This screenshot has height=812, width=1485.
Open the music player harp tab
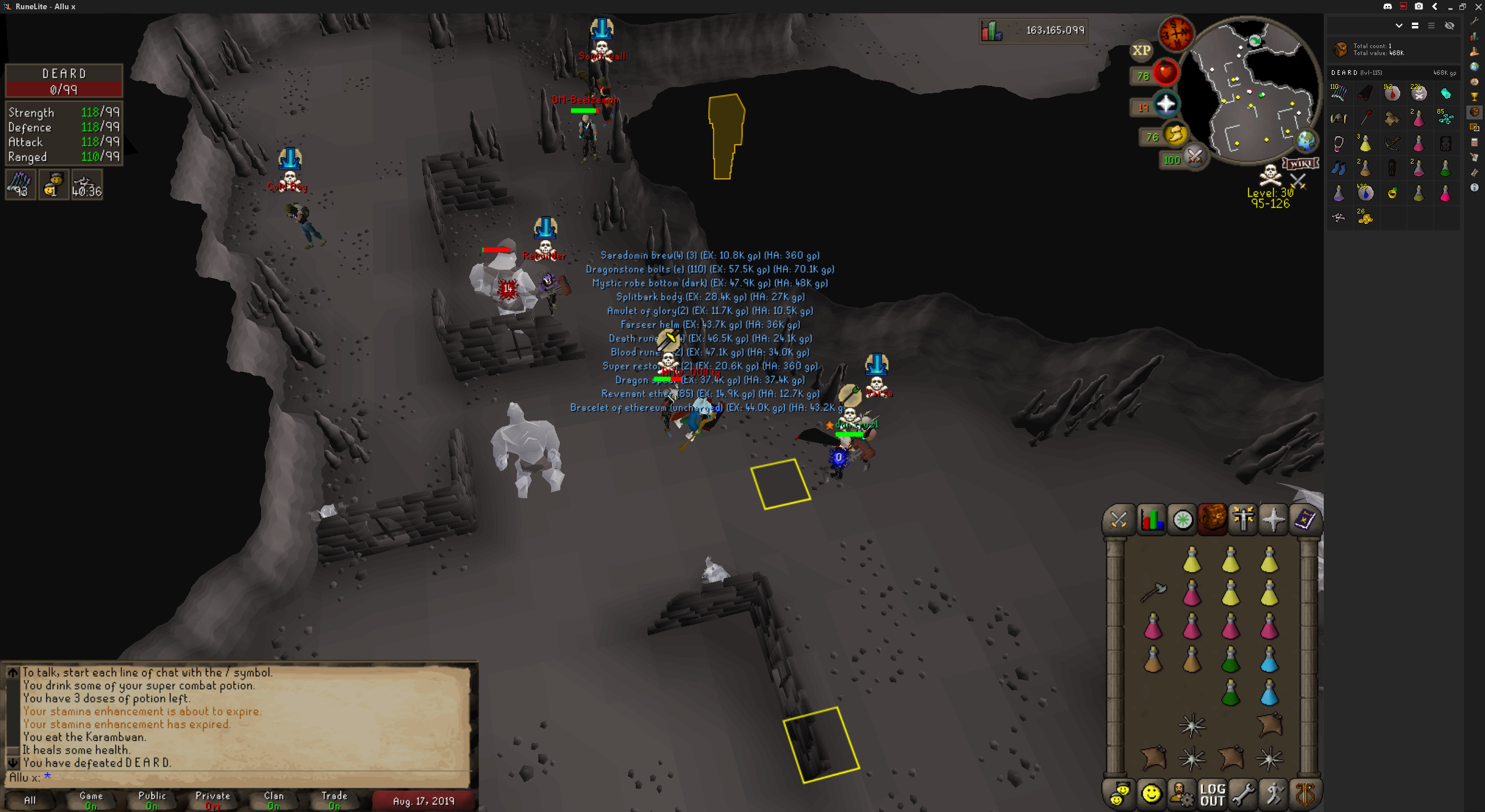point(1305,794)
